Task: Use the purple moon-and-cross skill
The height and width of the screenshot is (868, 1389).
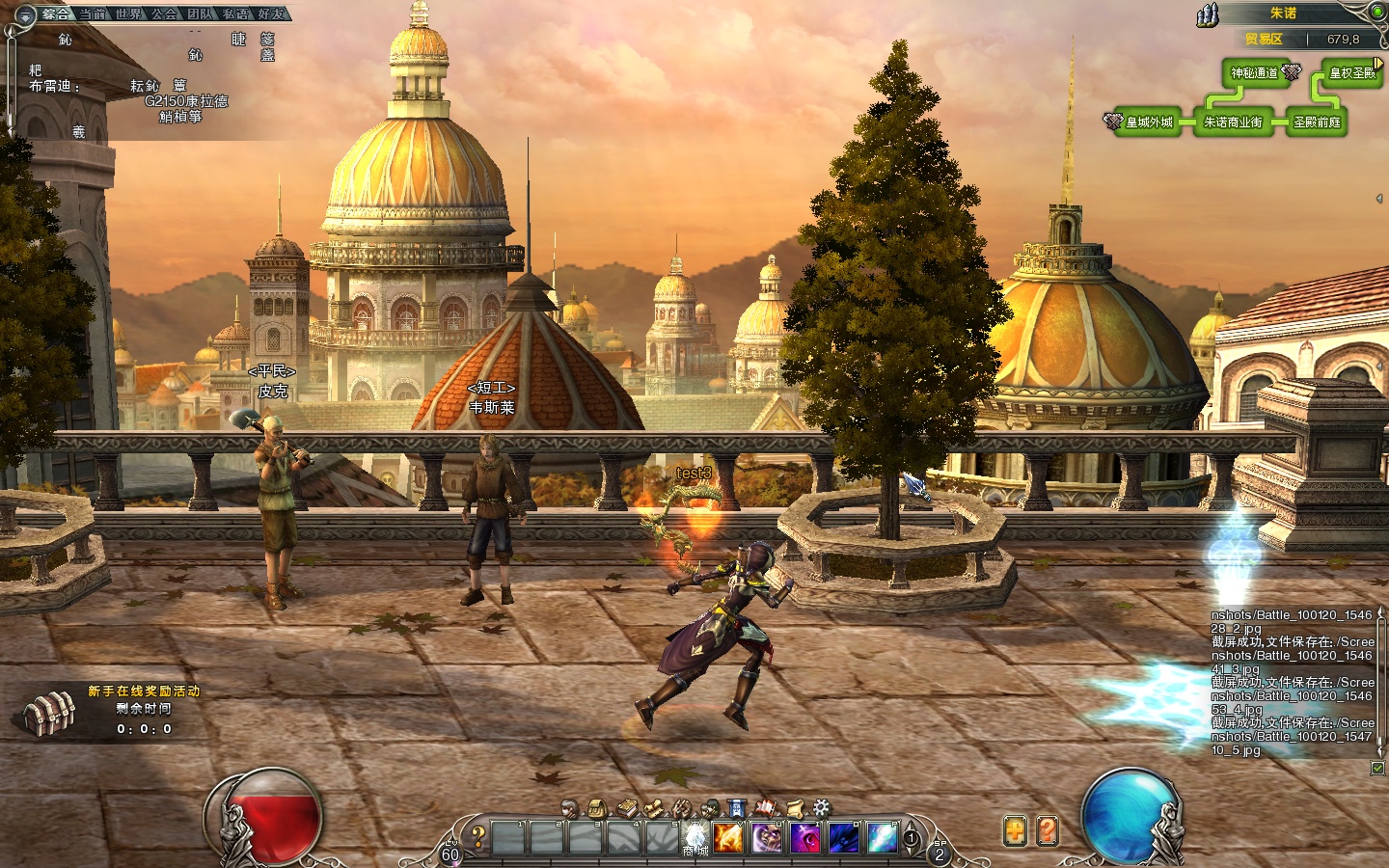Action: click(x=805, y=837)
